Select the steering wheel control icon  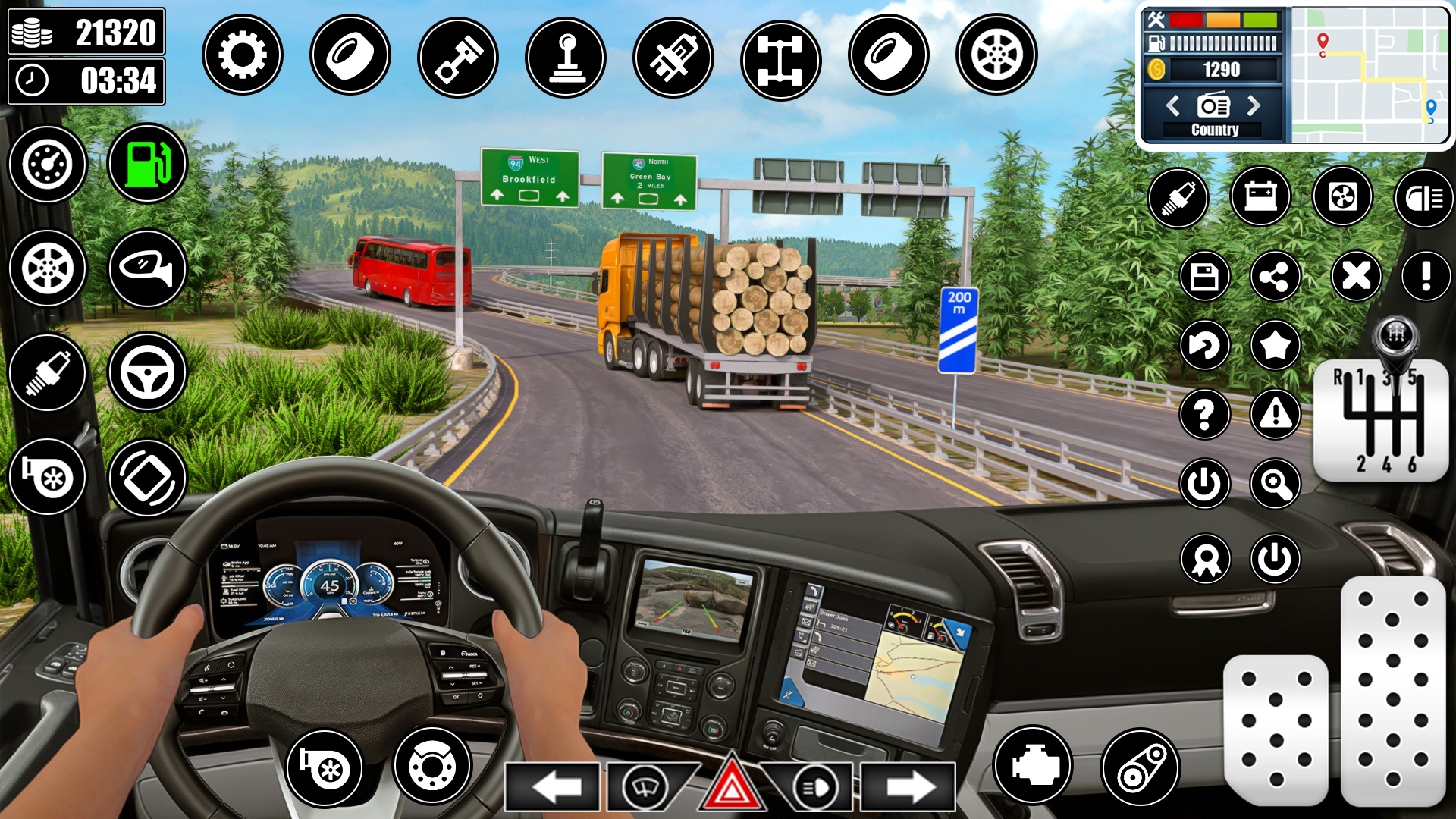(x=147, y=371)
